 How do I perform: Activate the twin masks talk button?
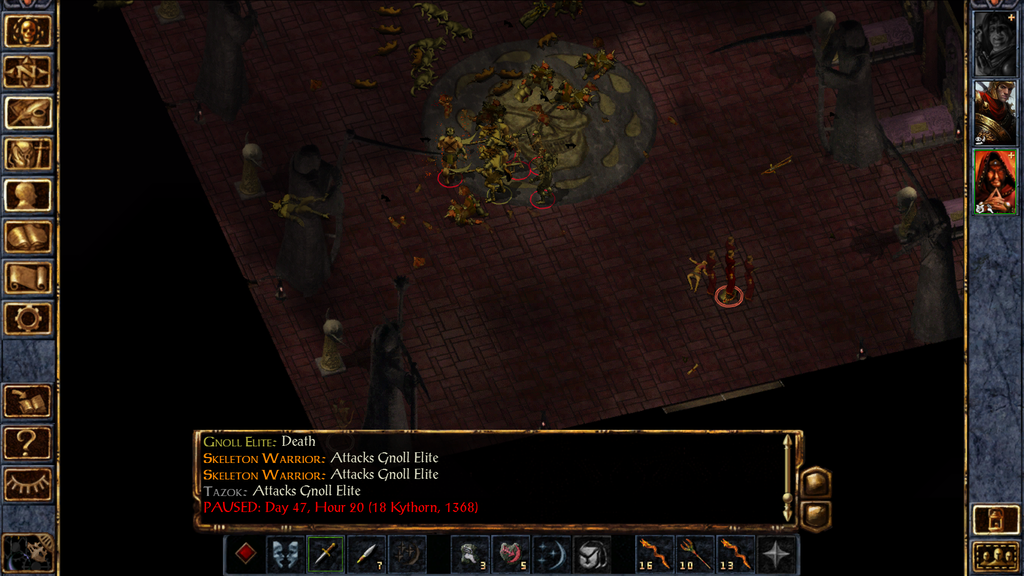click(x=285, y=554)
